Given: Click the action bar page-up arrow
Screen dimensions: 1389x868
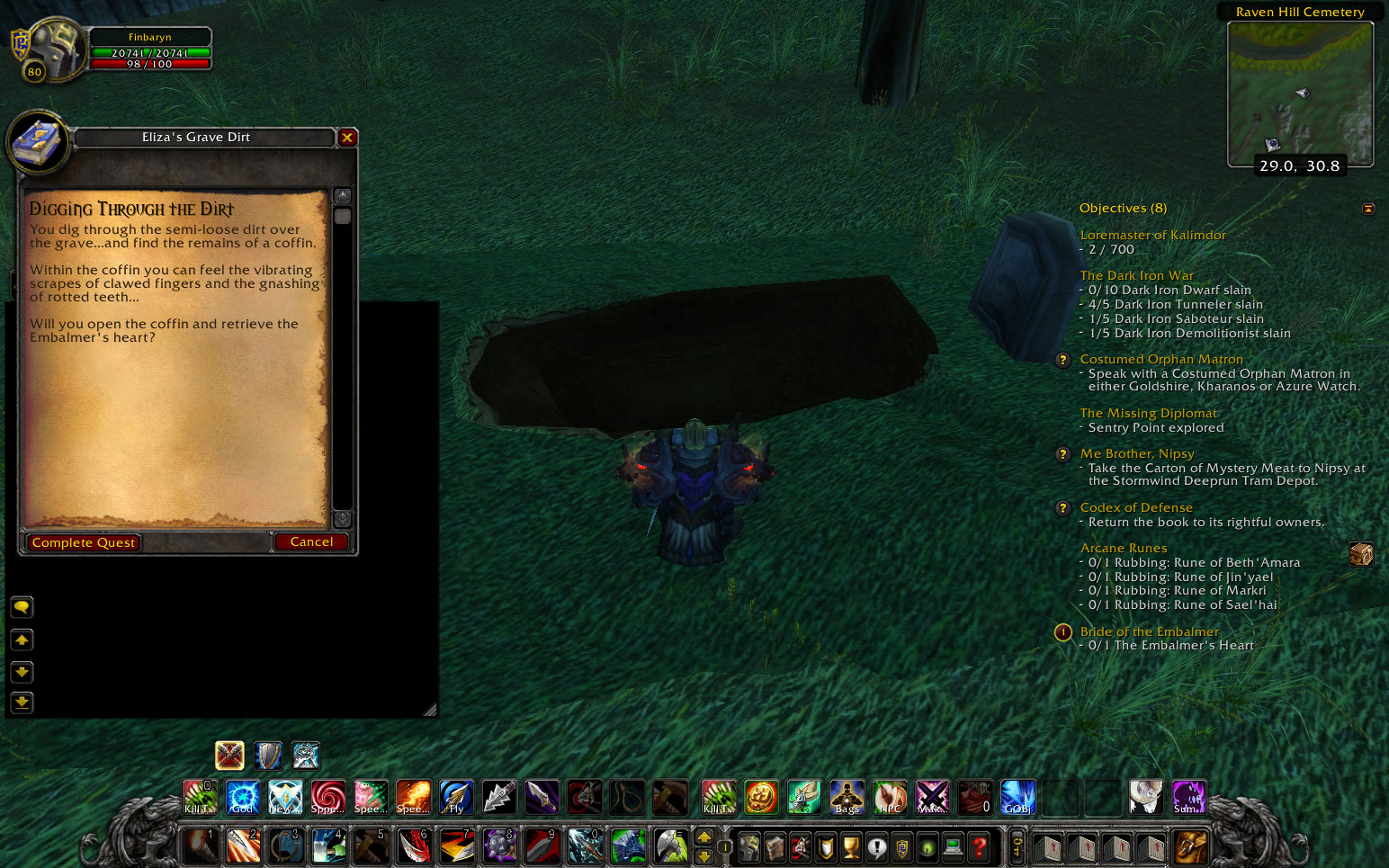Looking at the screenshot, I should pos(706,836).
